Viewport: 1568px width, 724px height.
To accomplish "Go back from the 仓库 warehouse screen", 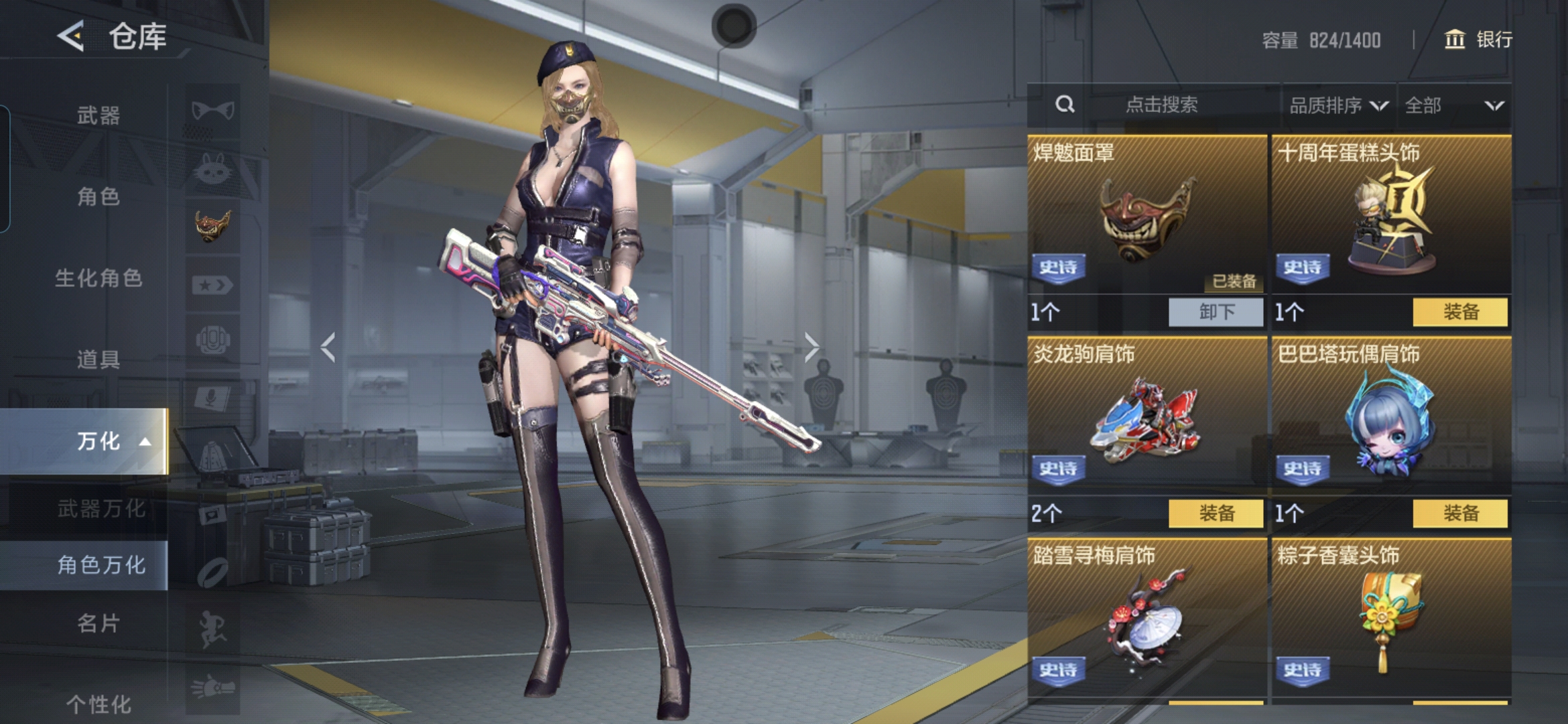I will [x=71, y=36].
